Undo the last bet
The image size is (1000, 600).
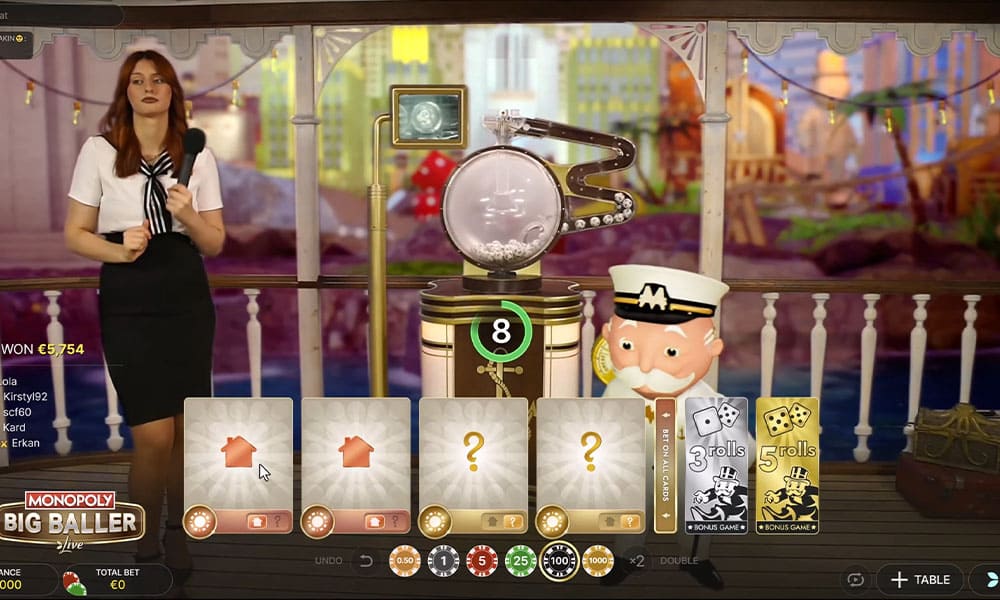click(366, 561)
